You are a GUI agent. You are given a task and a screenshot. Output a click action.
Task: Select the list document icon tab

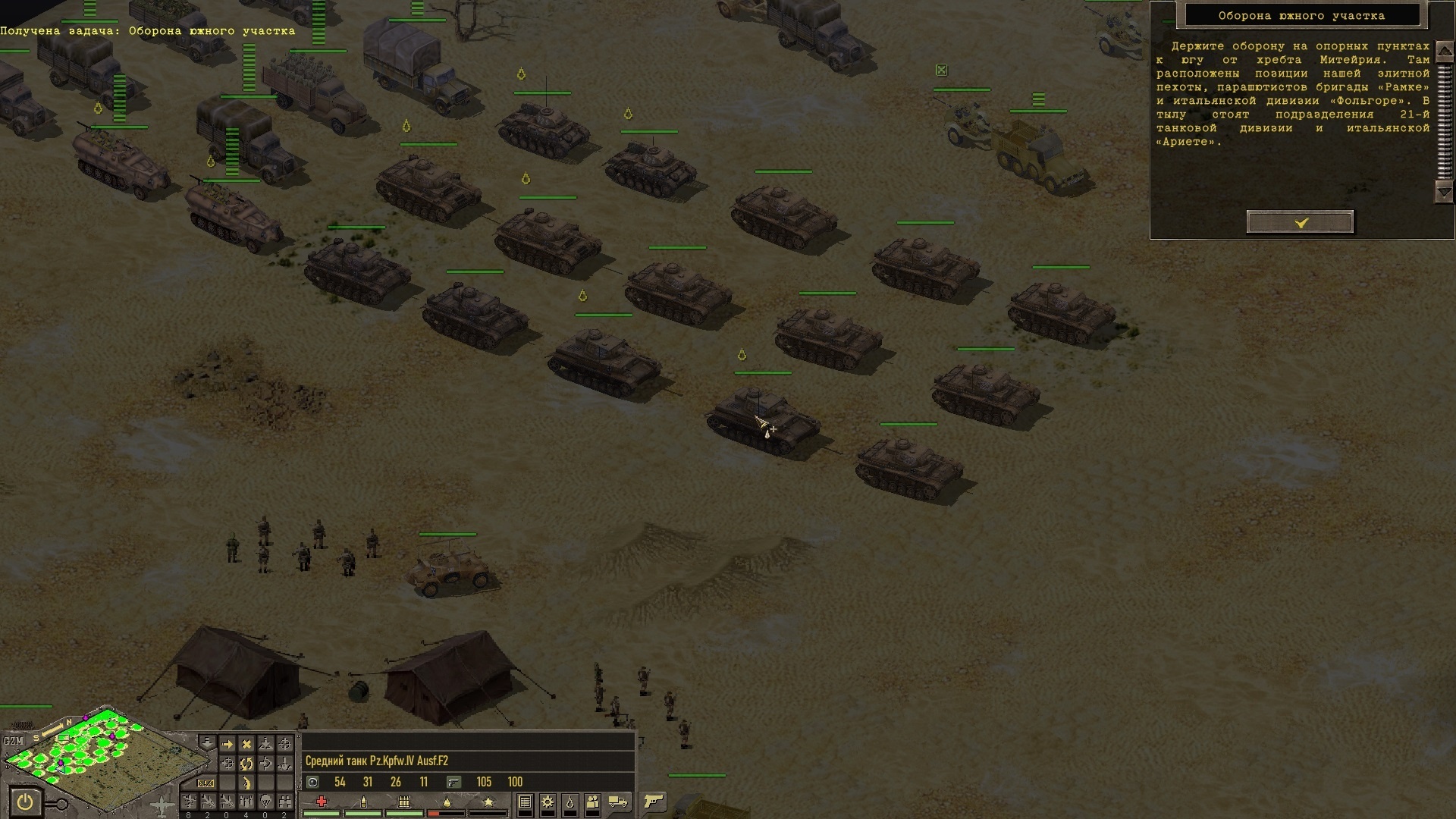[x=524, y=802]
